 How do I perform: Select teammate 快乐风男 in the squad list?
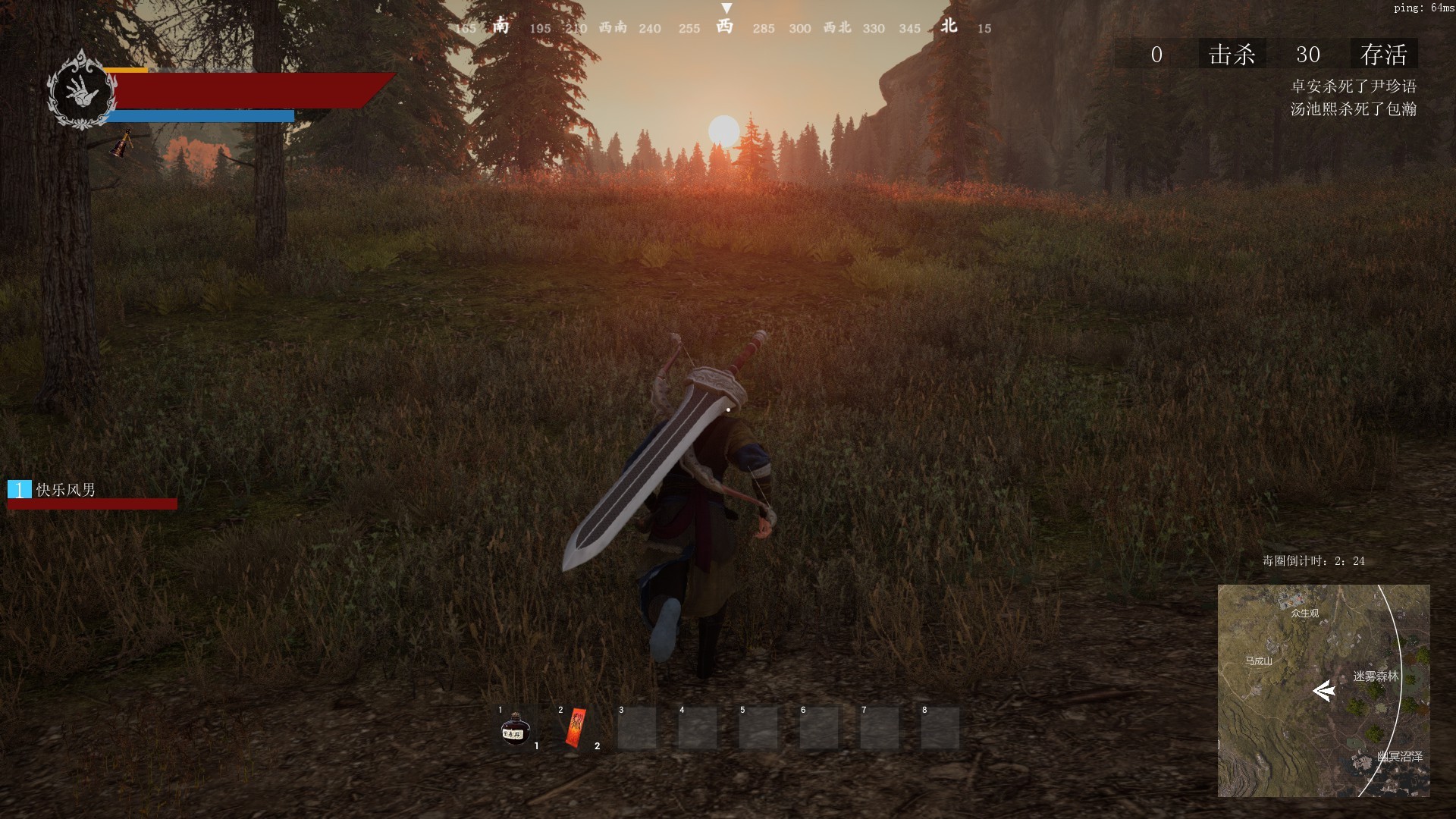click(x=66, y=490)
